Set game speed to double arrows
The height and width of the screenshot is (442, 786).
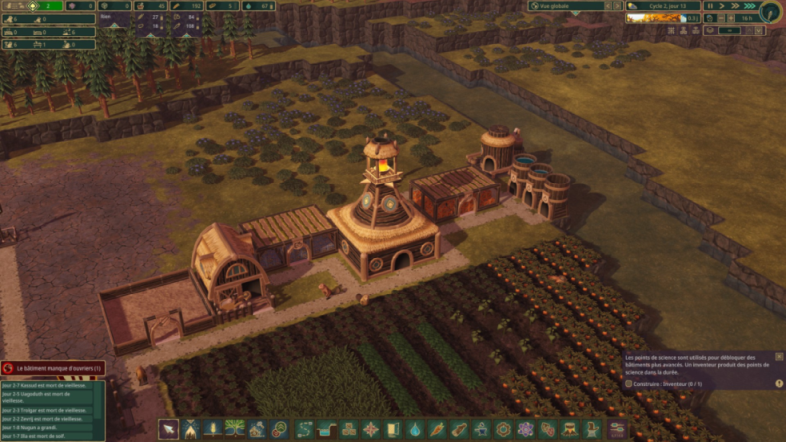[x=735, y=6]
